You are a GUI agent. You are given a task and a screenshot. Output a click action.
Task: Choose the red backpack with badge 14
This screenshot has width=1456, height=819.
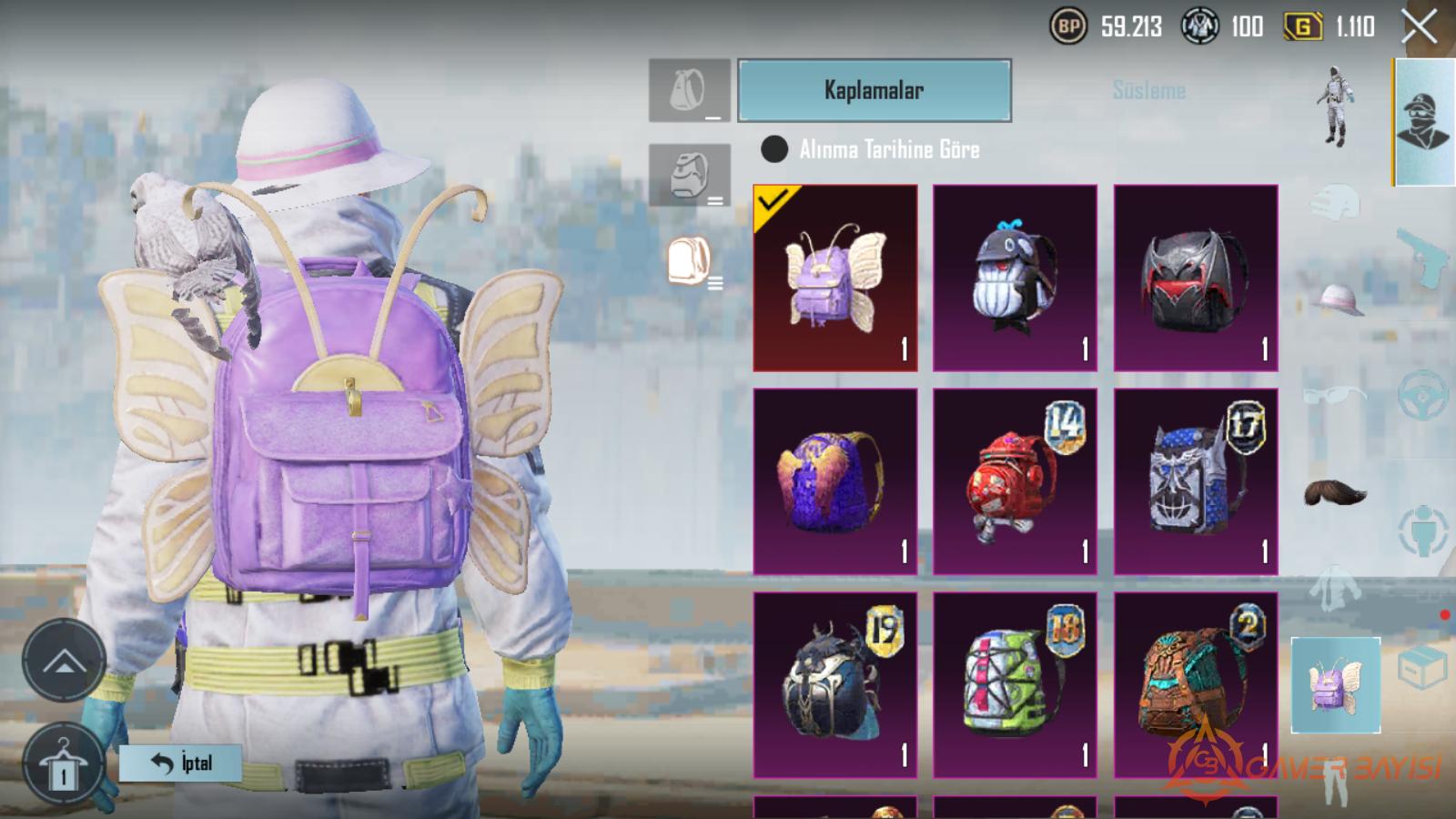click(x=1015, y=481)
